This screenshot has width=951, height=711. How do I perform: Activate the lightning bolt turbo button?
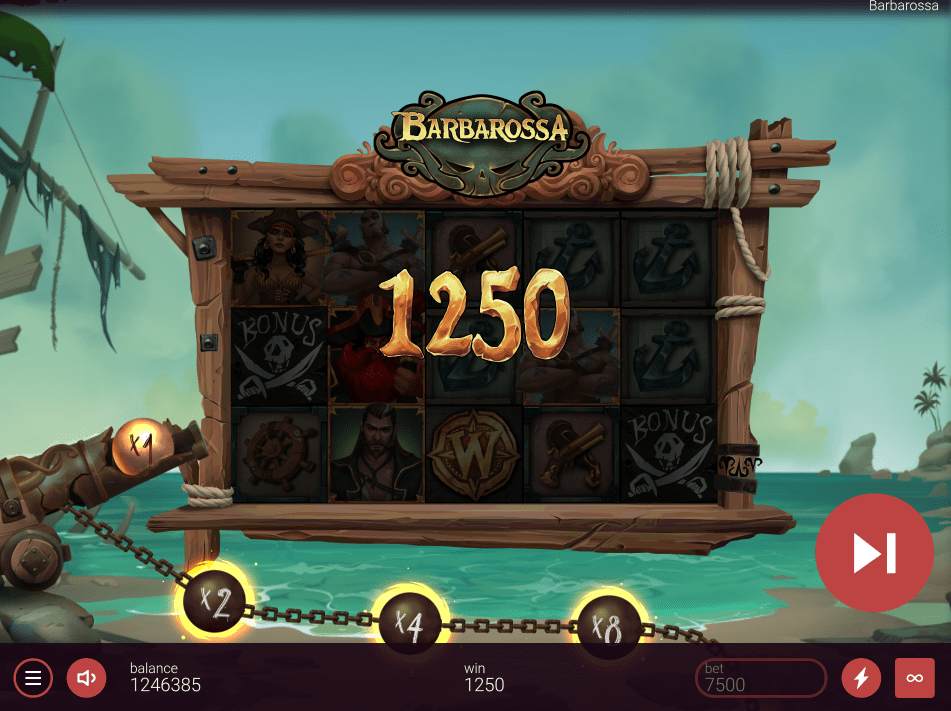(861, 678)
